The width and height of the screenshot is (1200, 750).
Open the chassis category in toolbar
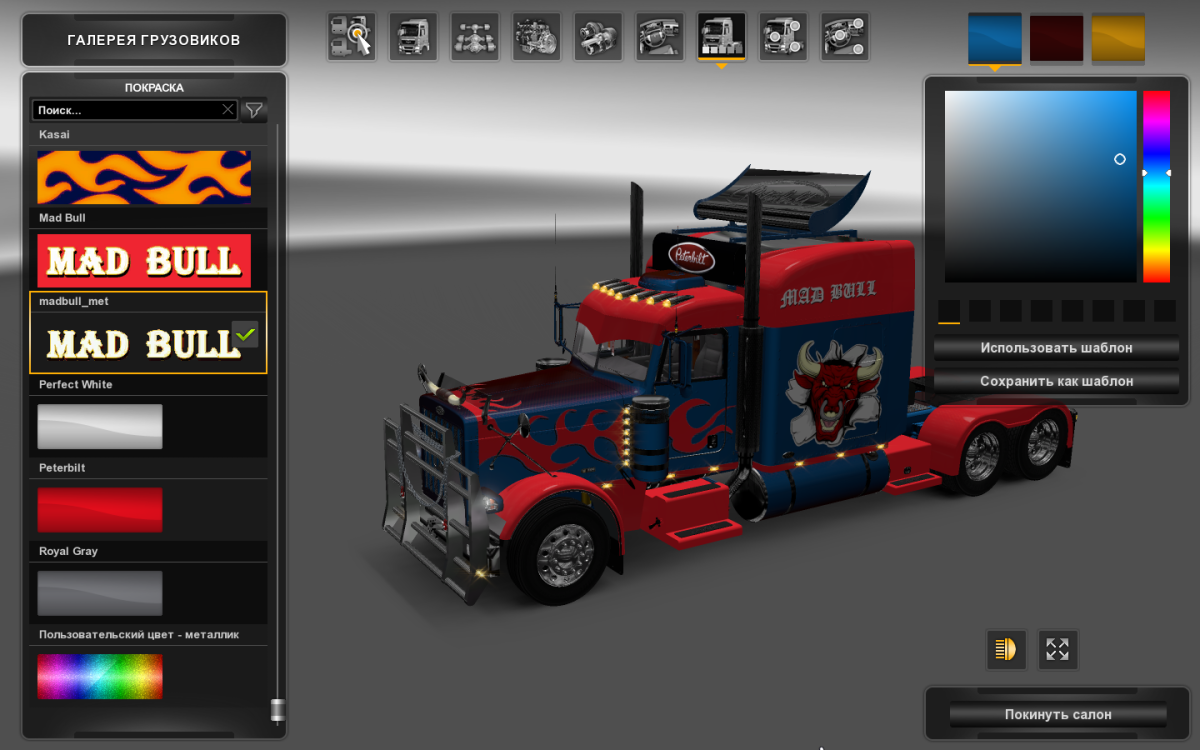tap(475, 37)
